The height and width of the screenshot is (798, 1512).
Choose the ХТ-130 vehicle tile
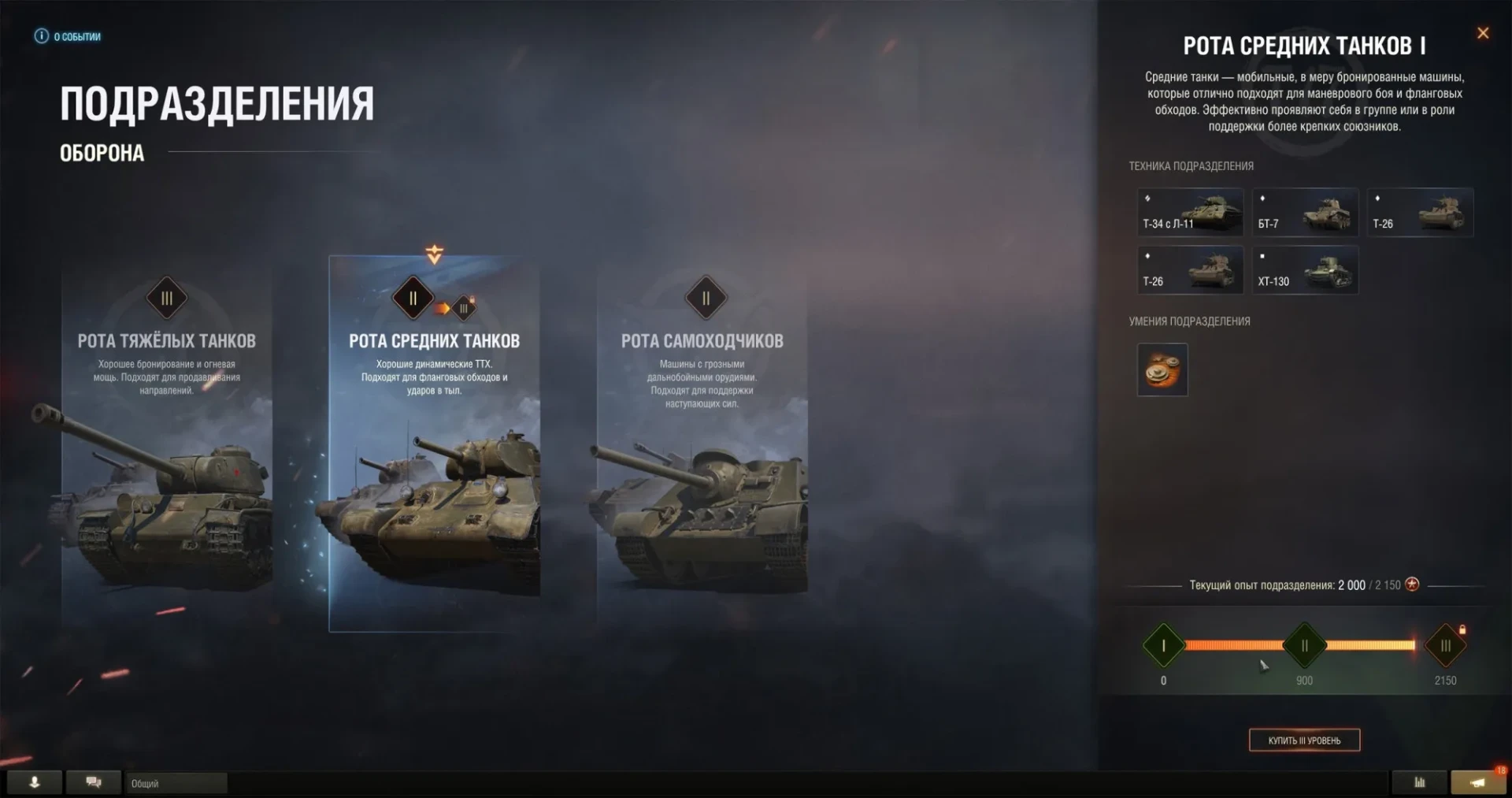[1305, 269]
